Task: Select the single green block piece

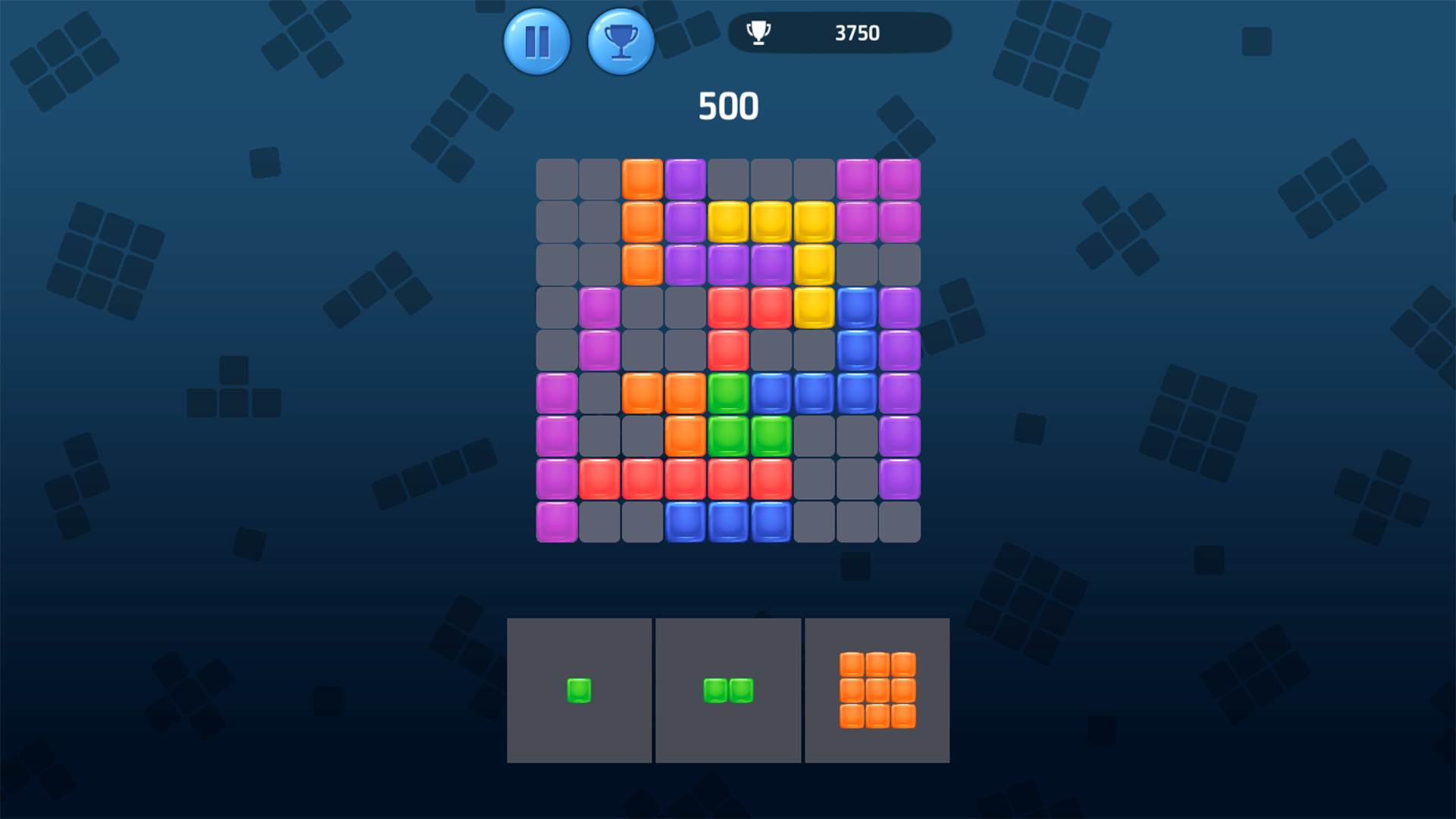Action: pyautogui.click(x=579, y=691)
